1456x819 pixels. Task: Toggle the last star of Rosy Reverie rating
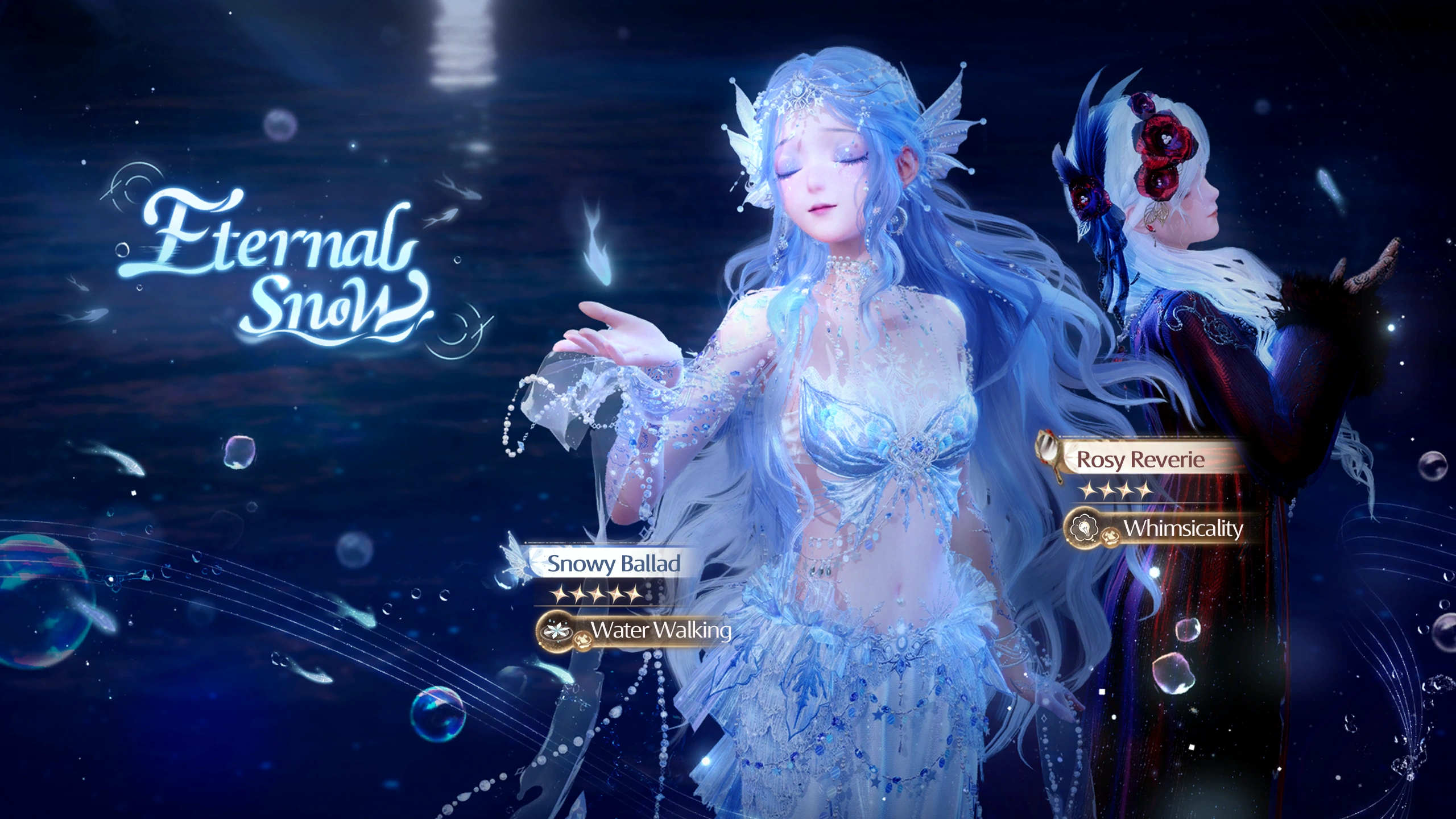point(1144,491)
